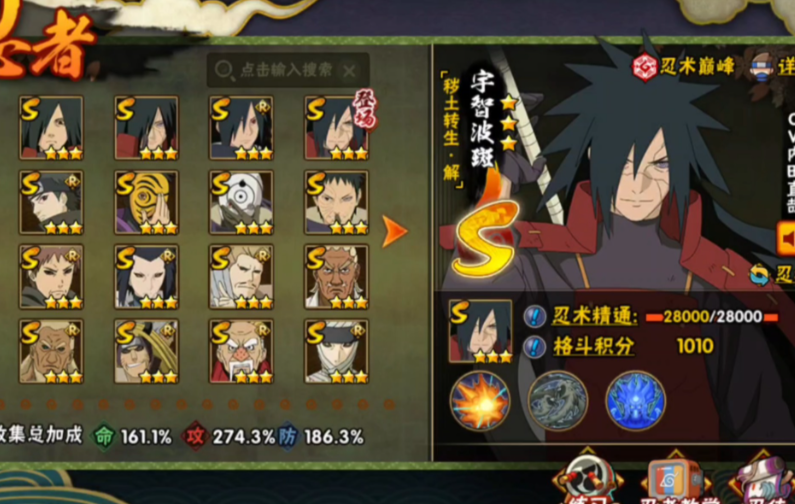Screen dimensions: 795x504
Task: Show next page with orange arrow
Action: pyautogui.click(x=395, y=232)
